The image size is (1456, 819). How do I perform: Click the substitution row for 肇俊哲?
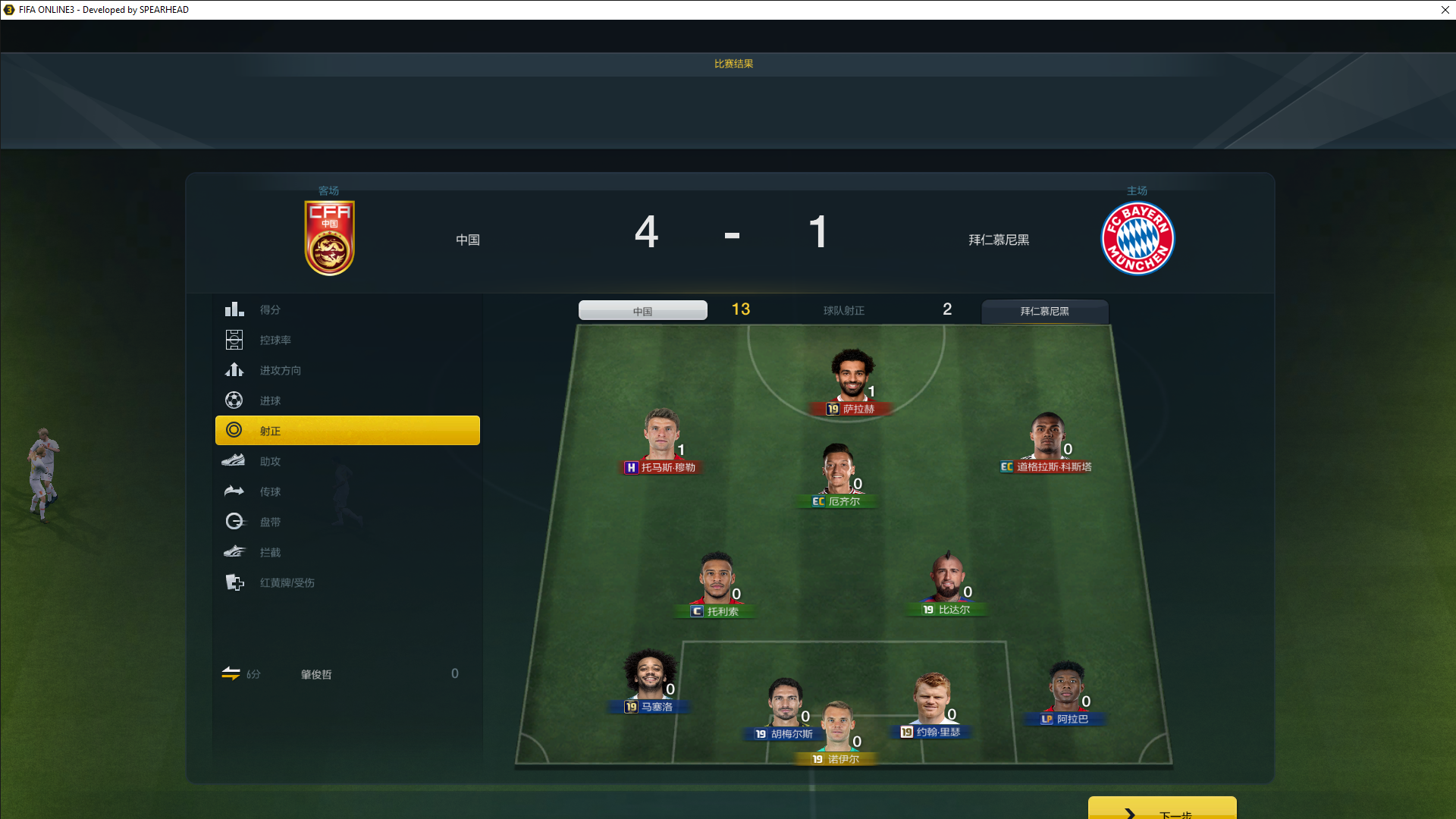[341, 674]
